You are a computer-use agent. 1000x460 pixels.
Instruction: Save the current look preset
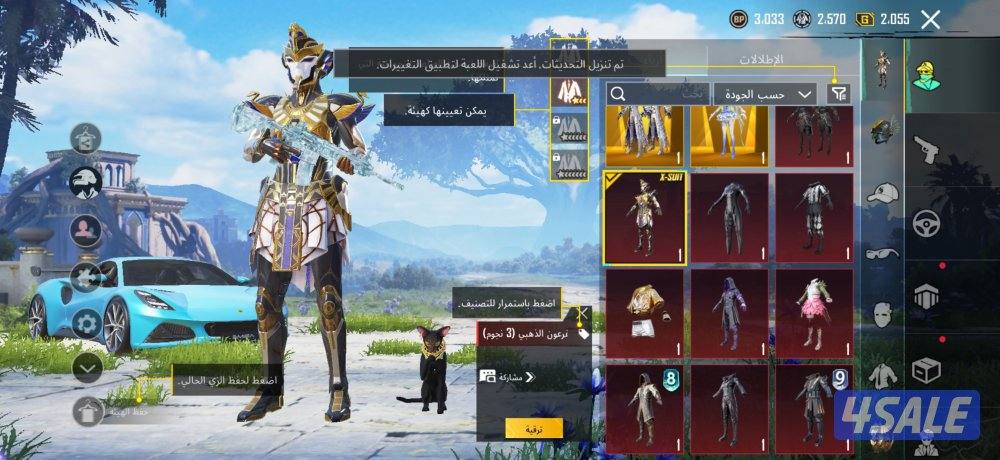pyautogui.click(x=88, y=410)
